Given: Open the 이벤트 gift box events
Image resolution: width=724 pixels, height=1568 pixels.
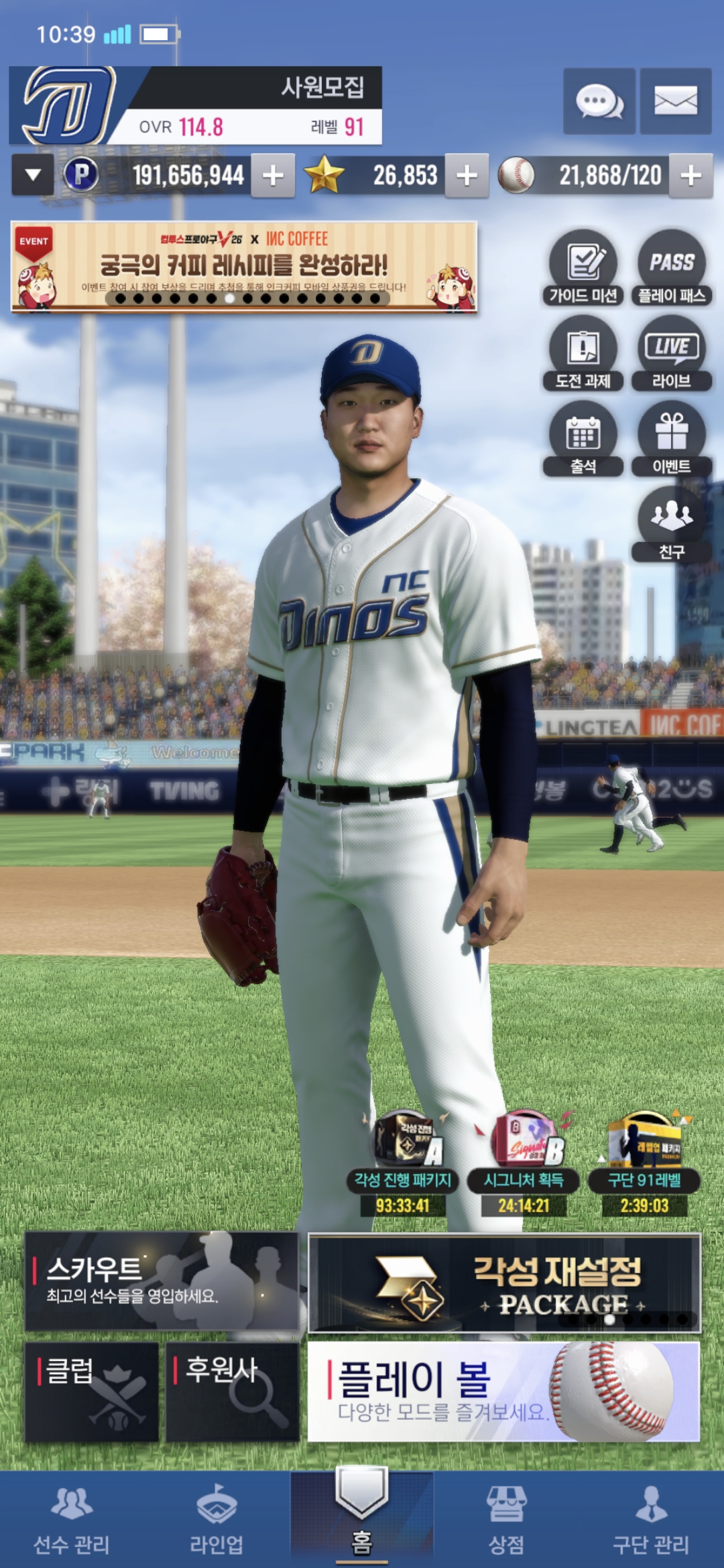Looking at the screenshot, I should pos(671,439).
